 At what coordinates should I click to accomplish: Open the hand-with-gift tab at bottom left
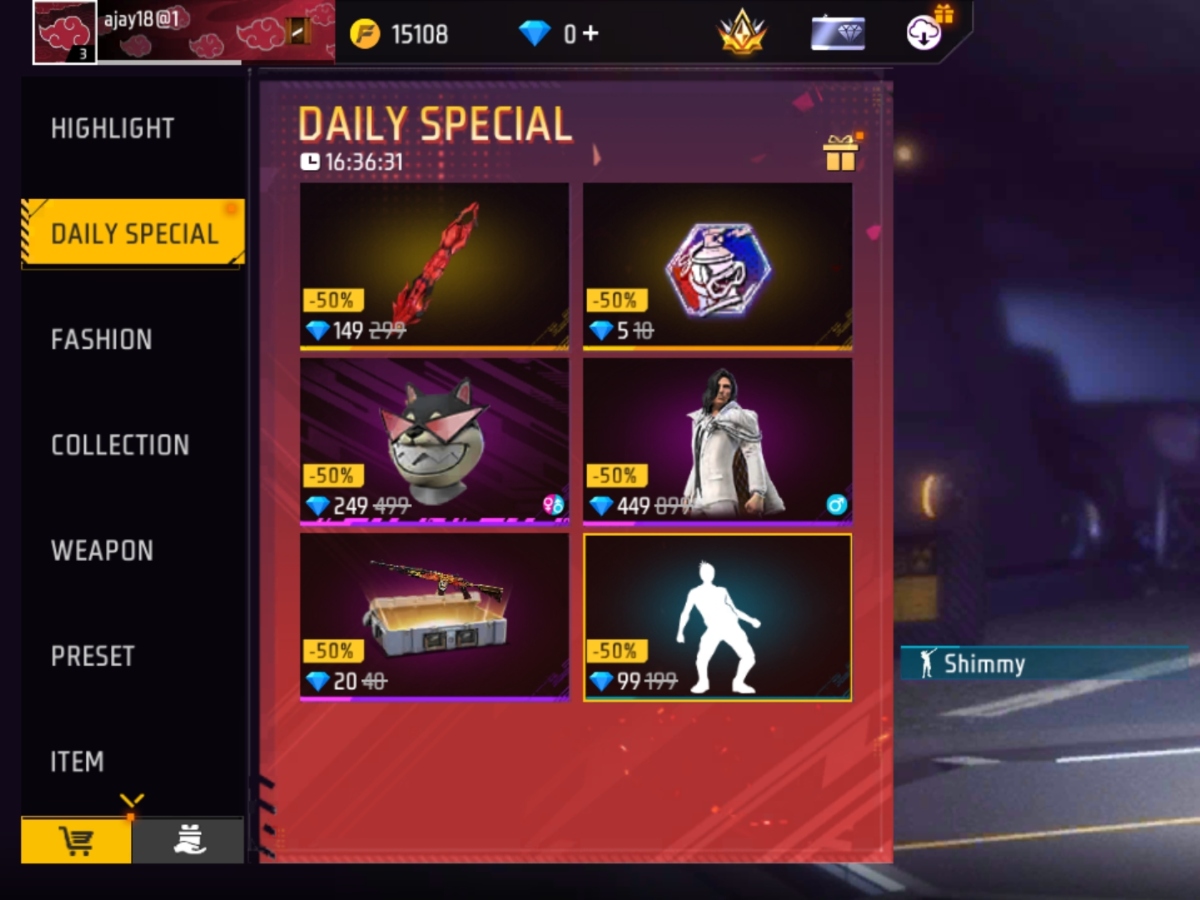click(188, 841)
